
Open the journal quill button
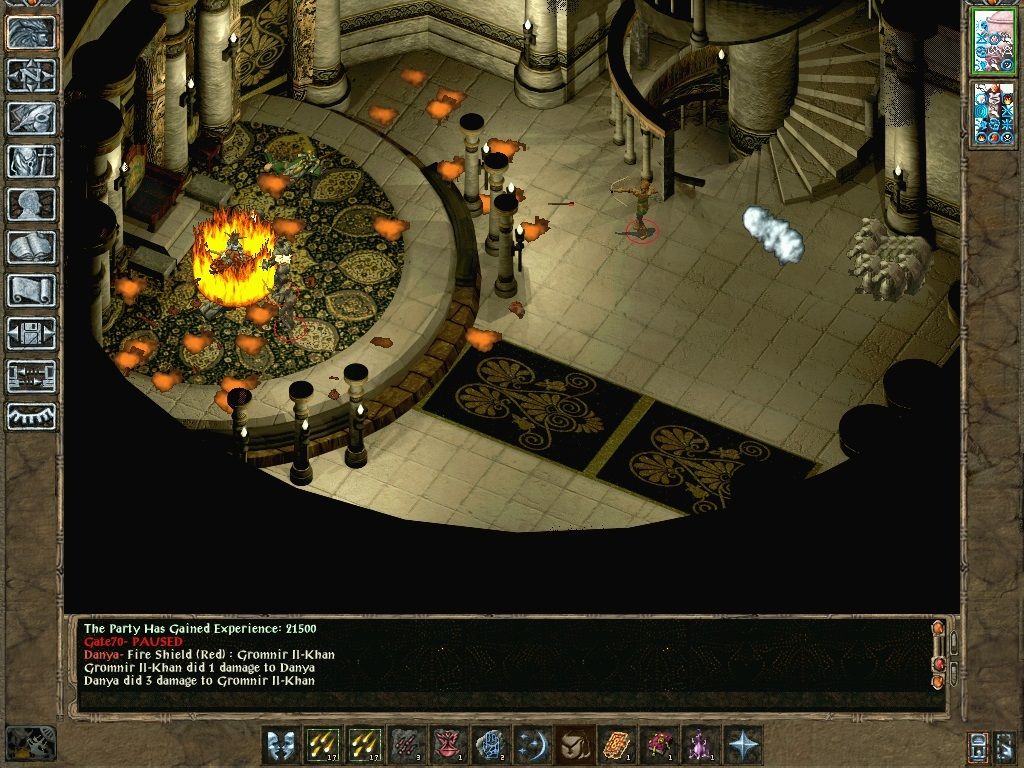pos(31,118)
